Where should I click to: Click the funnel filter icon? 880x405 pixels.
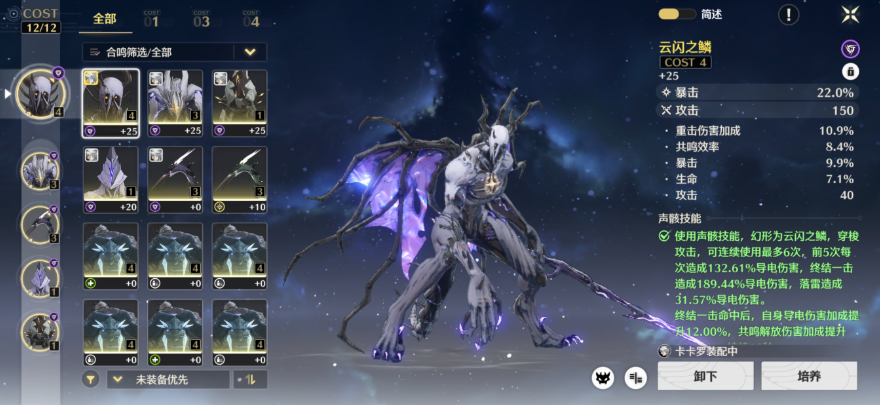coord(91,379)
